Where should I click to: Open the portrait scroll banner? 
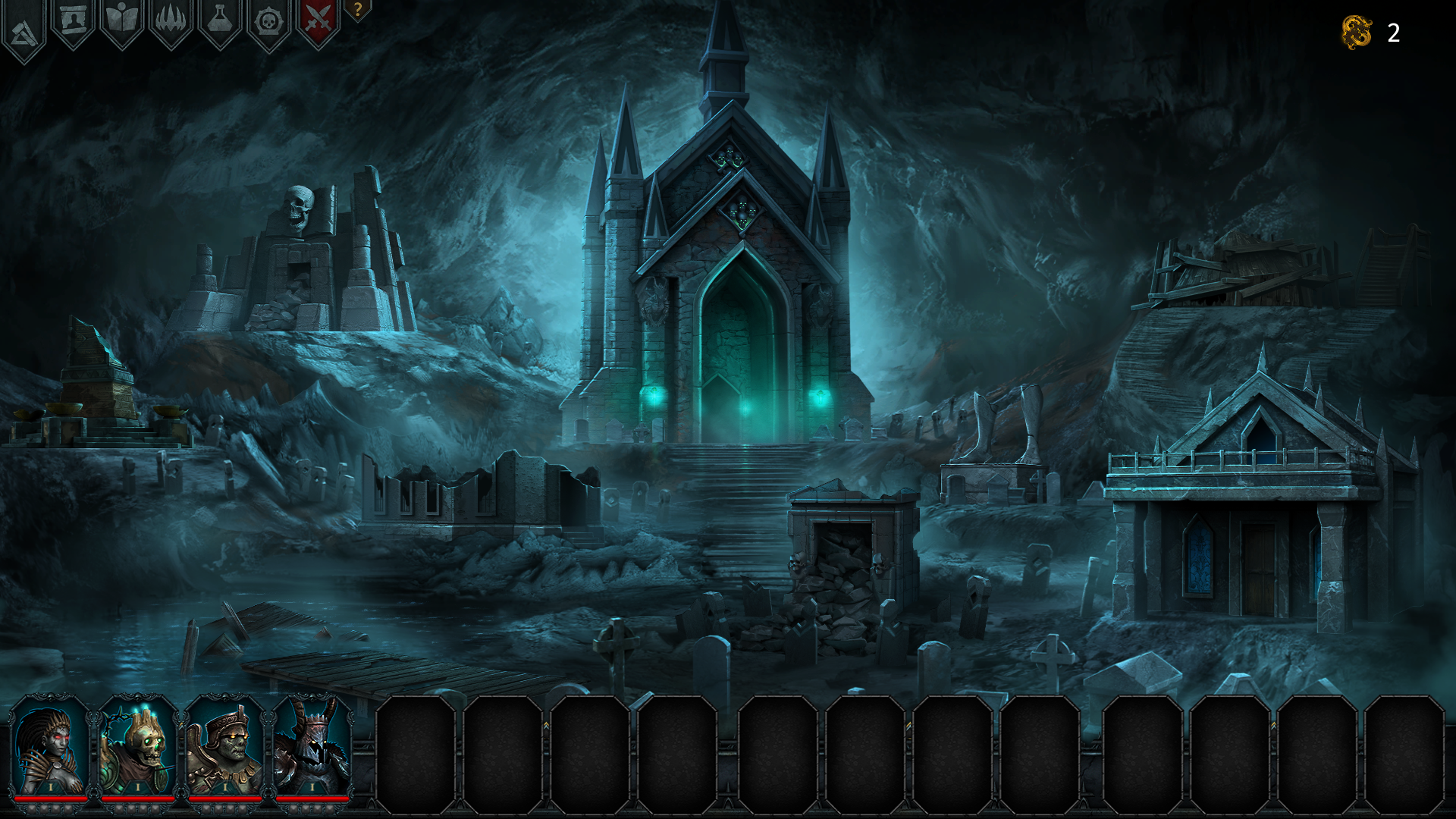(73, 21)
